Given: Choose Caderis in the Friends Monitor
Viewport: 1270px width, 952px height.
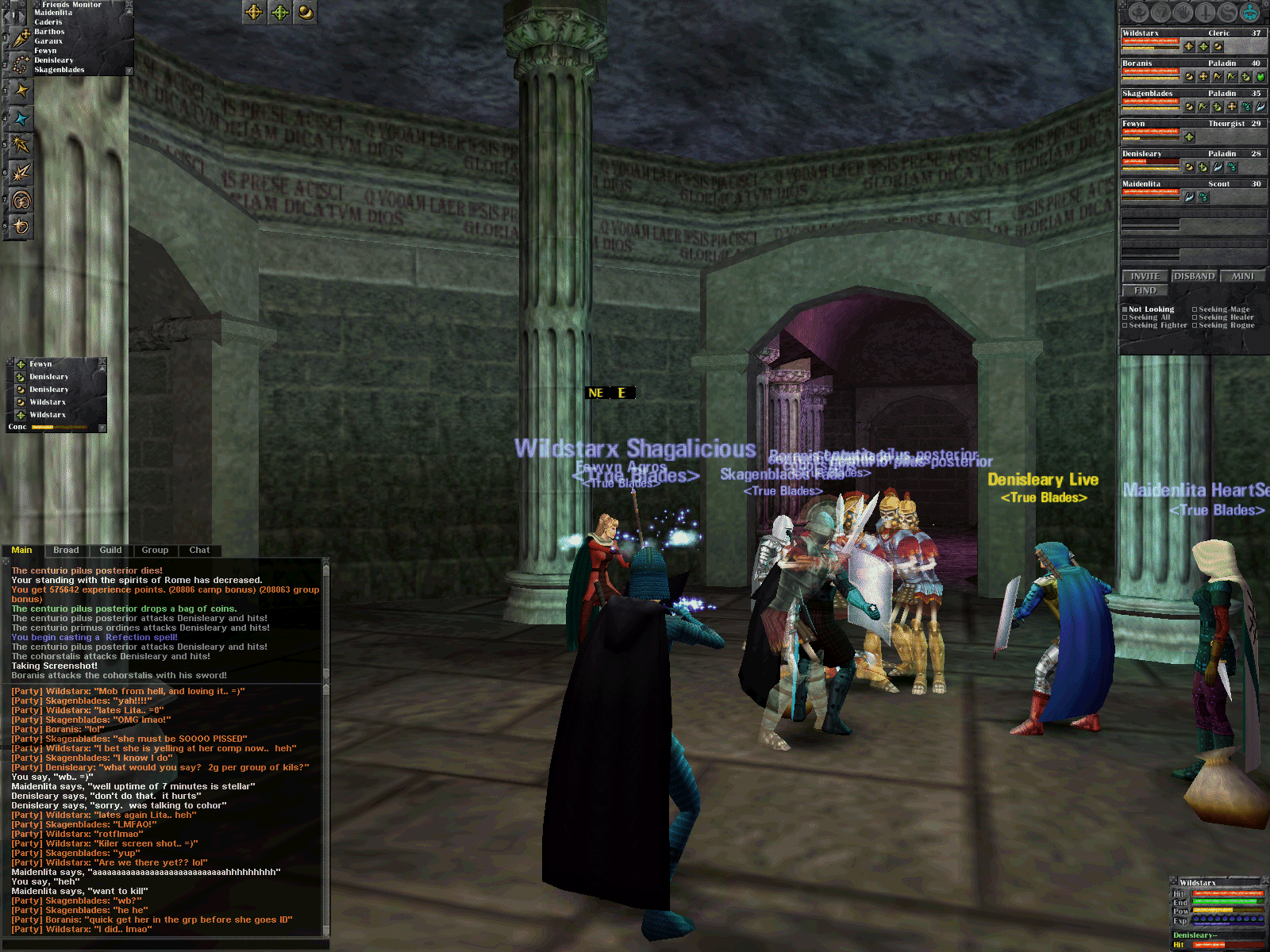Looking at the screenshot, I should click(x=48, y=22).
